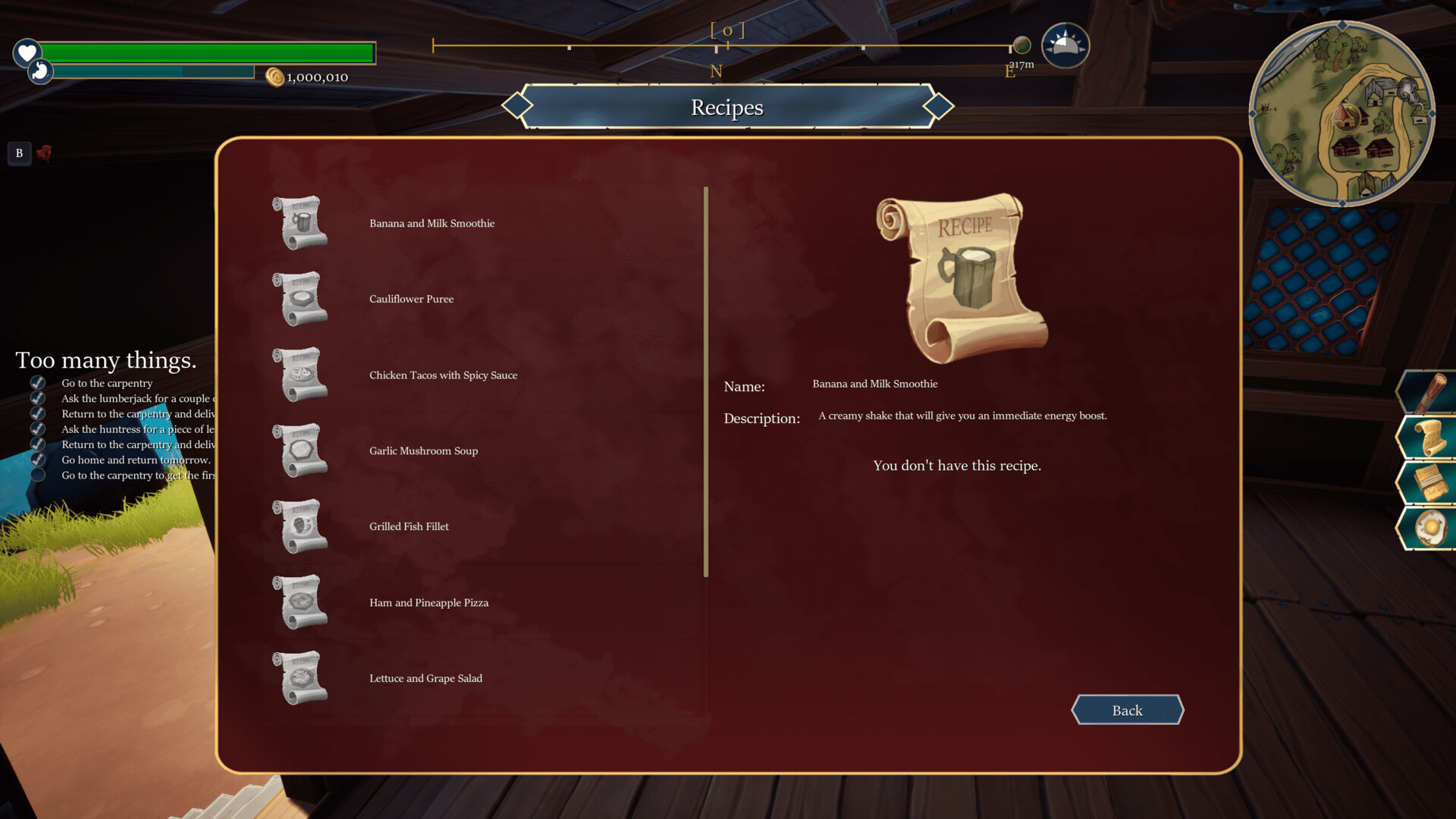Toggle the 'Go home and return tomorrow' checkmark
Viewport: 1456px width, 819px height.
pyautogui.click(x=37, y=460)
